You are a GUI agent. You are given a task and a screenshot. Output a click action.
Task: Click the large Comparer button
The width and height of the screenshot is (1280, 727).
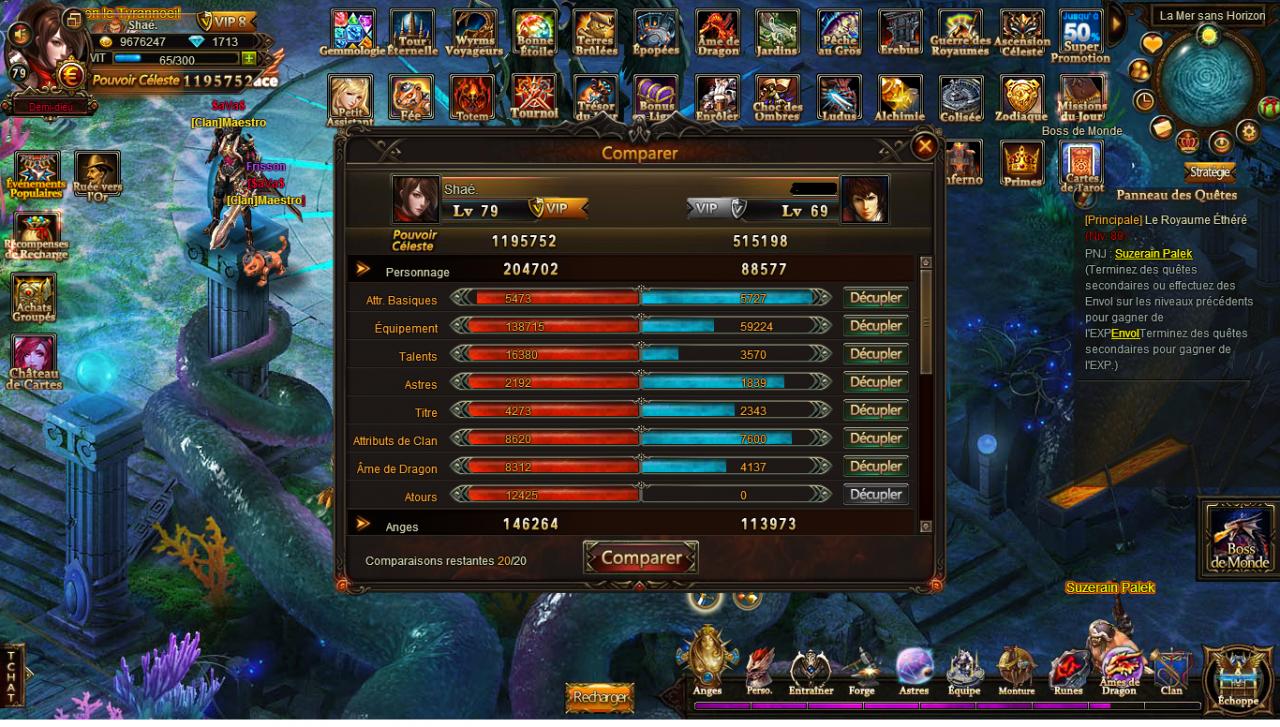(640, 558)
